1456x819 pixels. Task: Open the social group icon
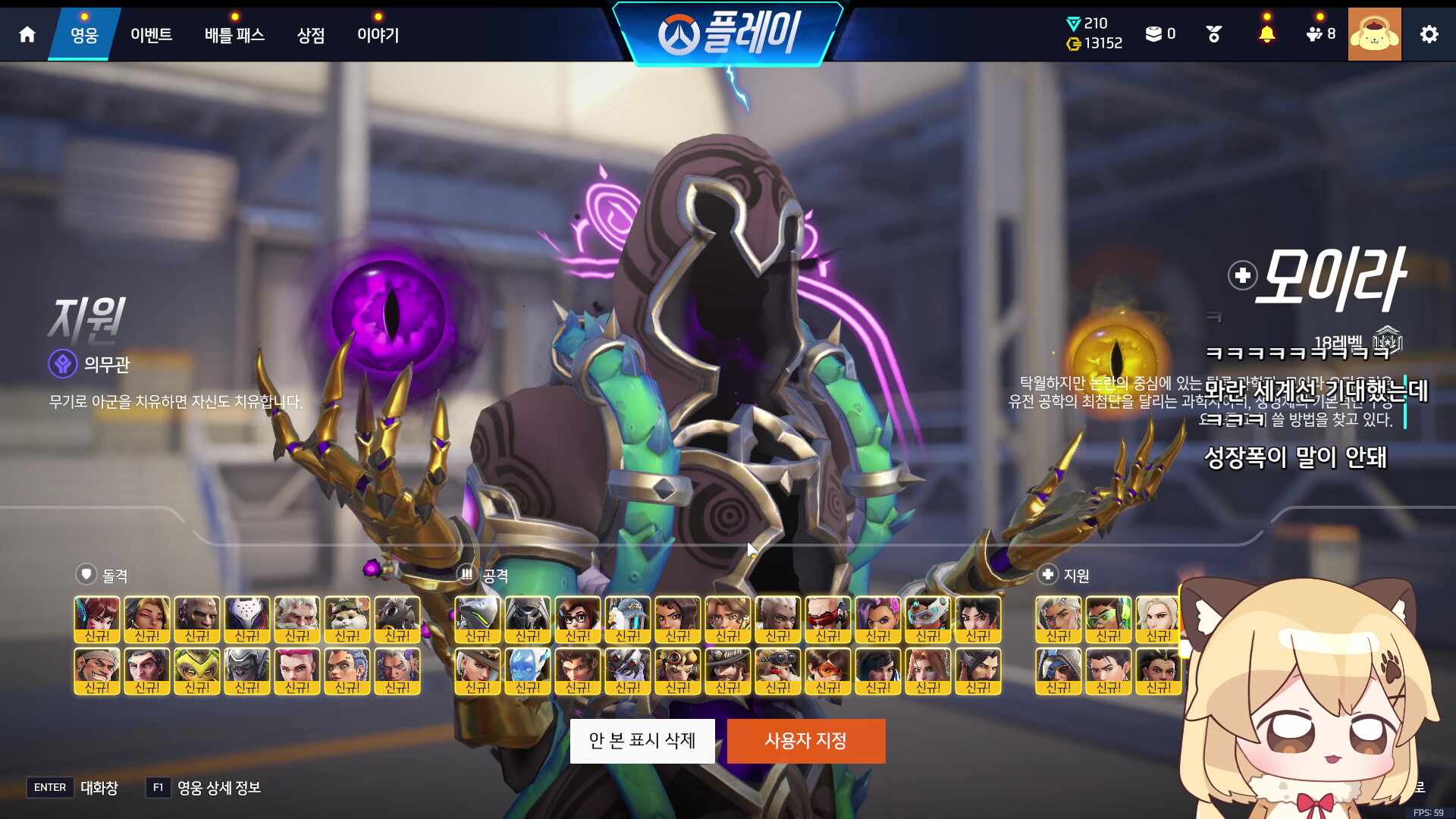[1320, 34]
